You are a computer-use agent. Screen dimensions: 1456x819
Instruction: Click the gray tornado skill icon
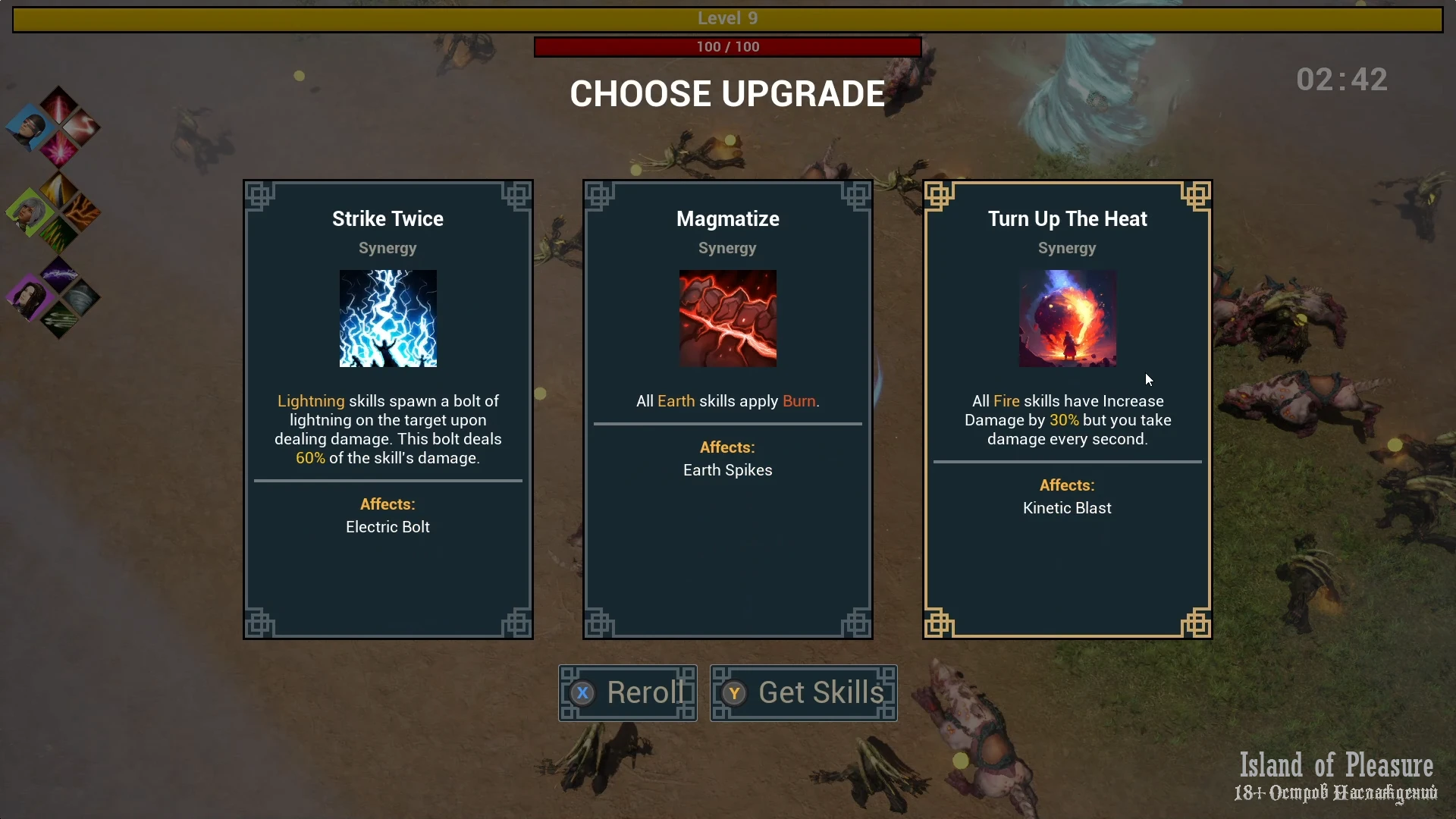coord(82,297)
